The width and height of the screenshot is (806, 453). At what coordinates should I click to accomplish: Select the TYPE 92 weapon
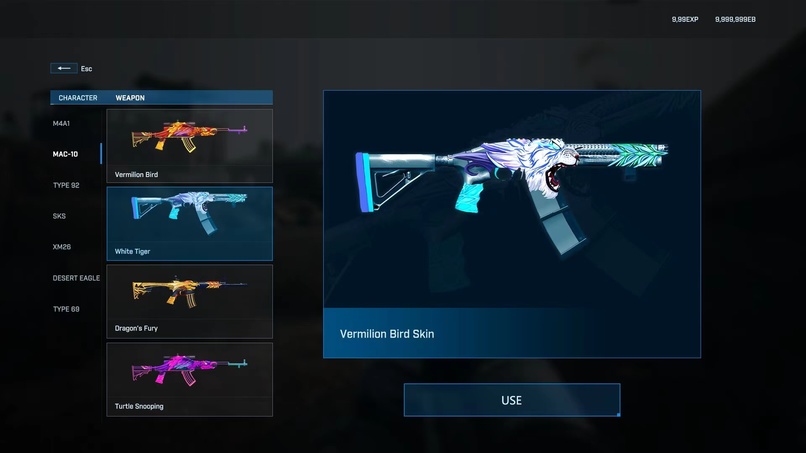click(66, 185)
